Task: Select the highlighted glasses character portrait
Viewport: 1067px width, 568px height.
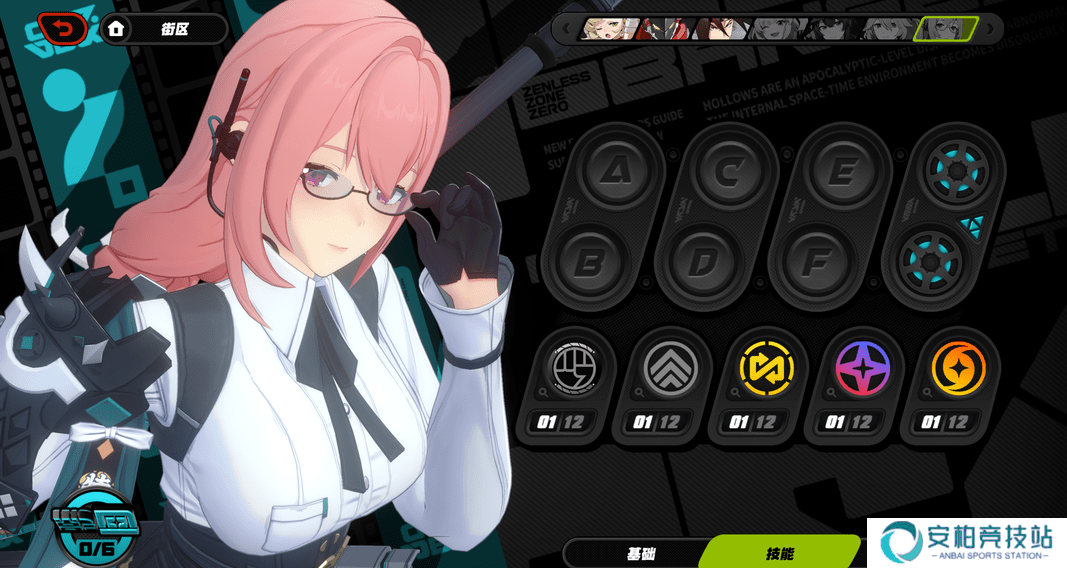Action: (x=946, y=28)
